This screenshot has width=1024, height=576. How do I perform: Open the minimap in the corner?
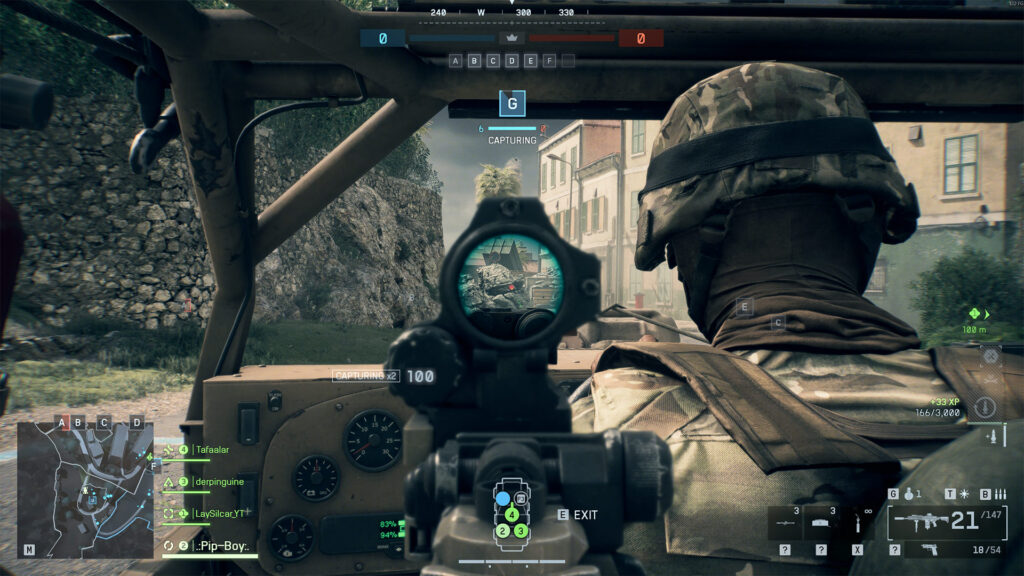click(85, 488)
